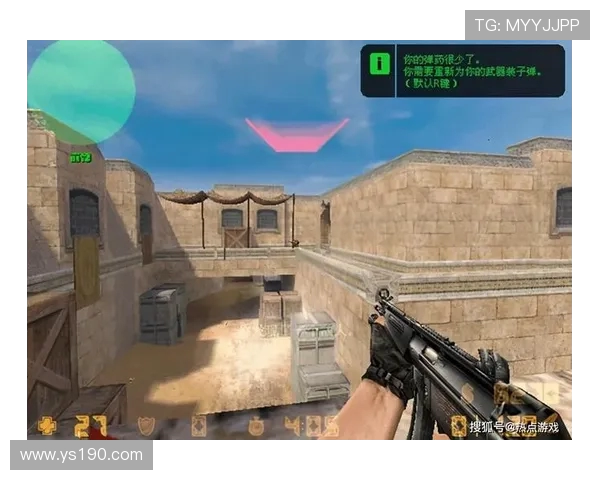600x480 pixels.
Task: Click the green info icon in the hint box
Action: point(380,64)
